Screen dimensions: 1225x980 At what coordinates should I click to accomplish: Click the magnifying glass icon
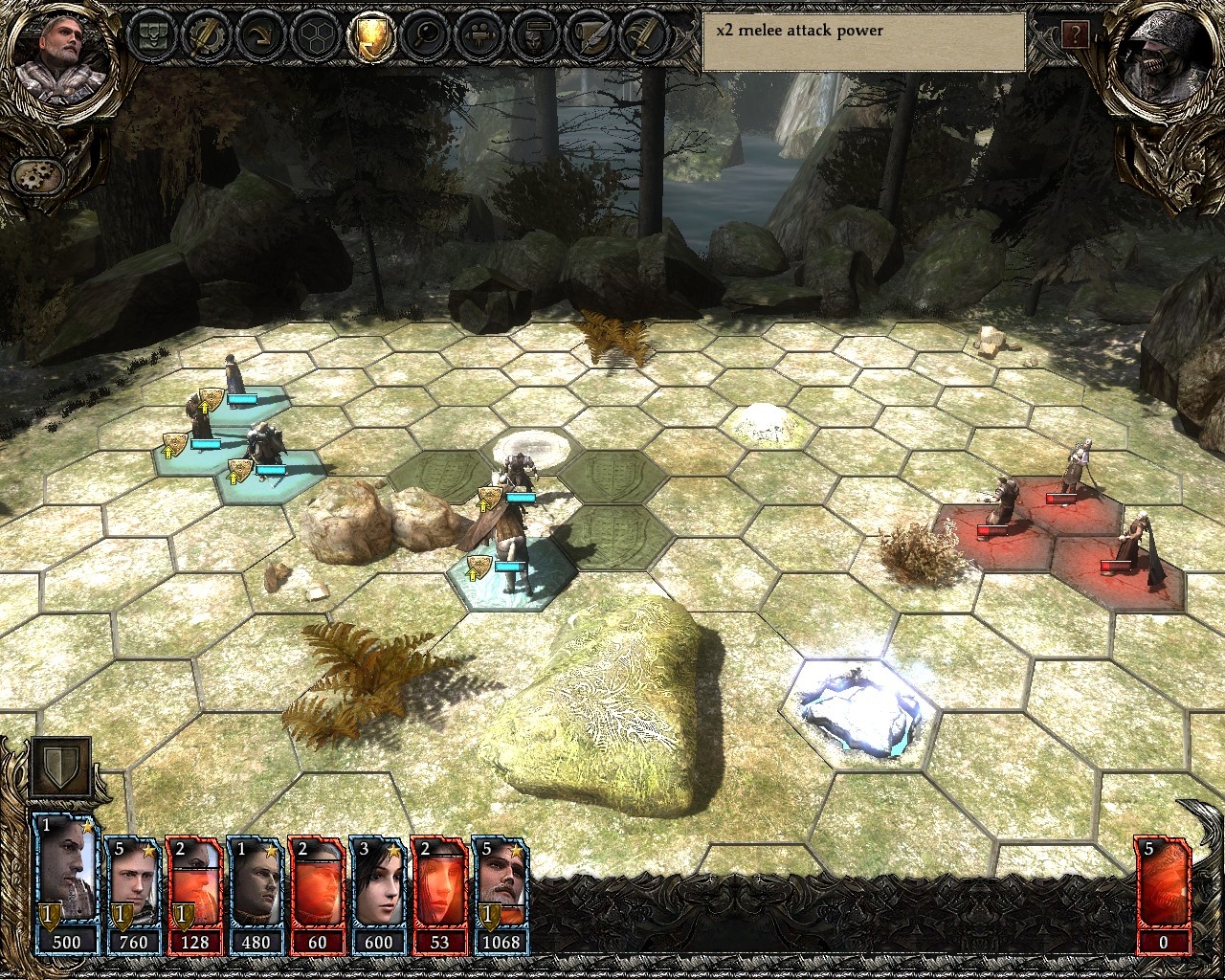[x=423, y=36]
